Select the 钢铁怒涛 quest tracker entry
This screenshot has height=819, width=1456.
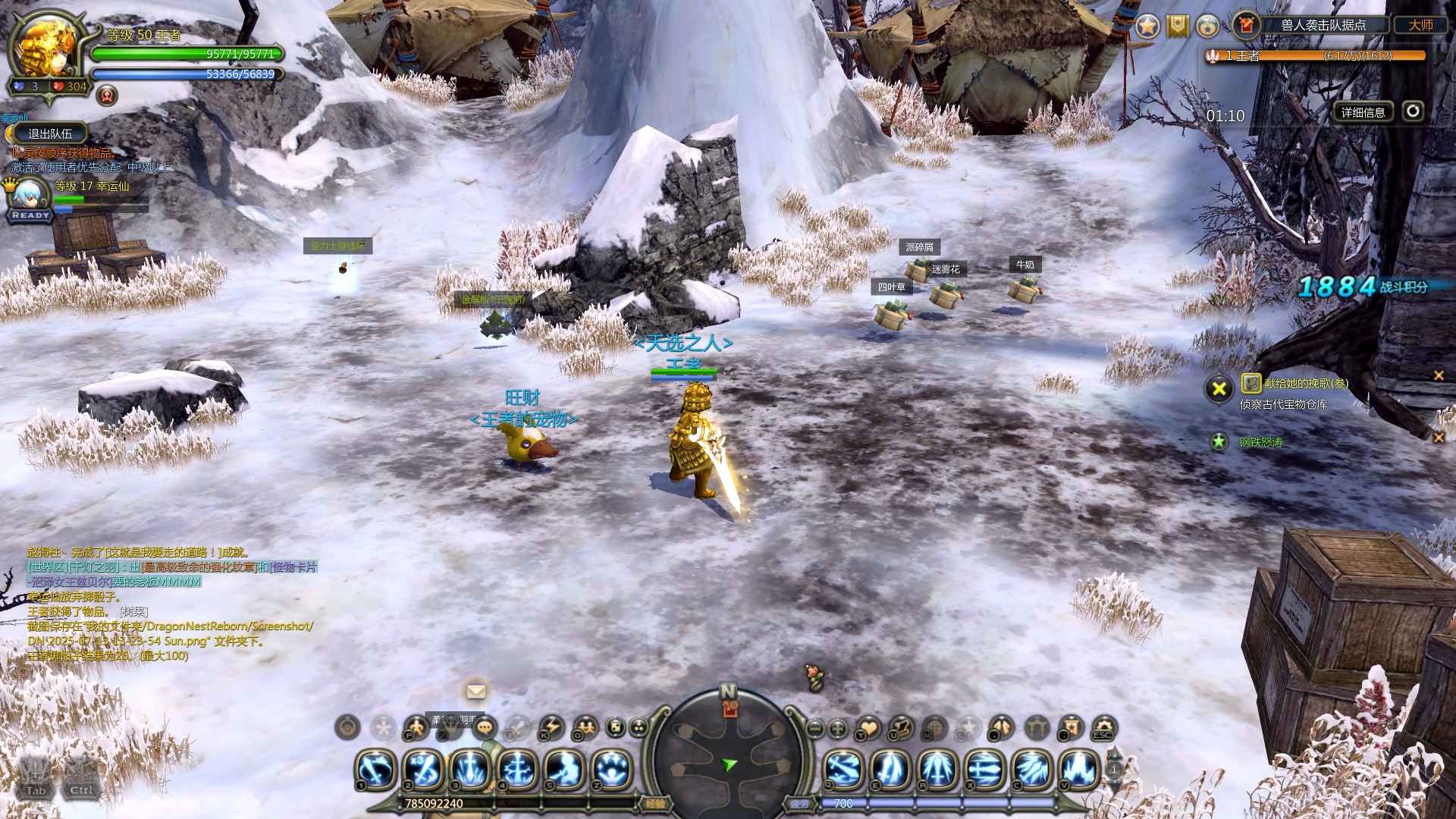[1261, 442]
